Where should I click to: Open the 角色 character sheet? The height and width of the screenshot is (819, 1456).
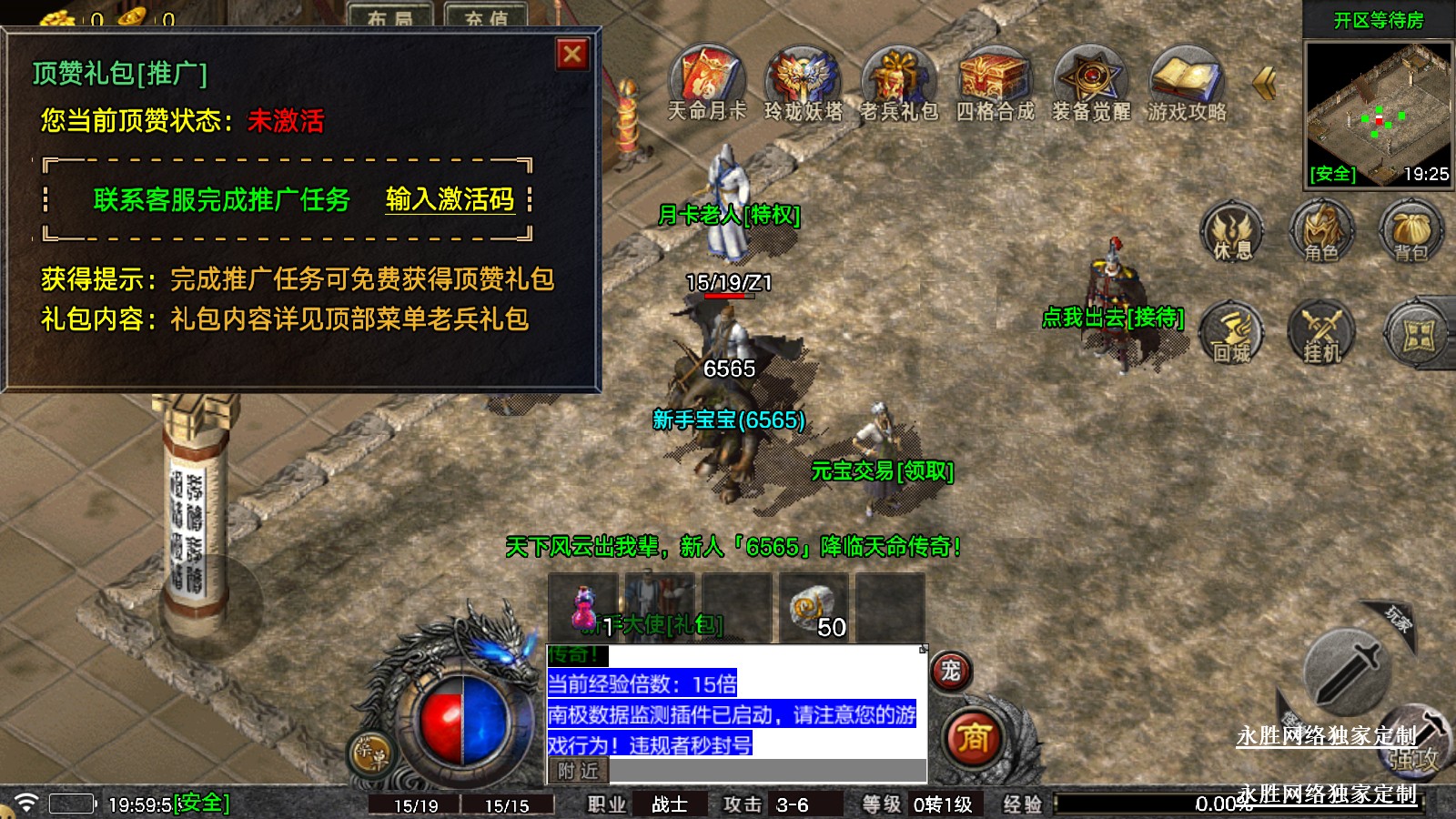tap(1321, 234)
